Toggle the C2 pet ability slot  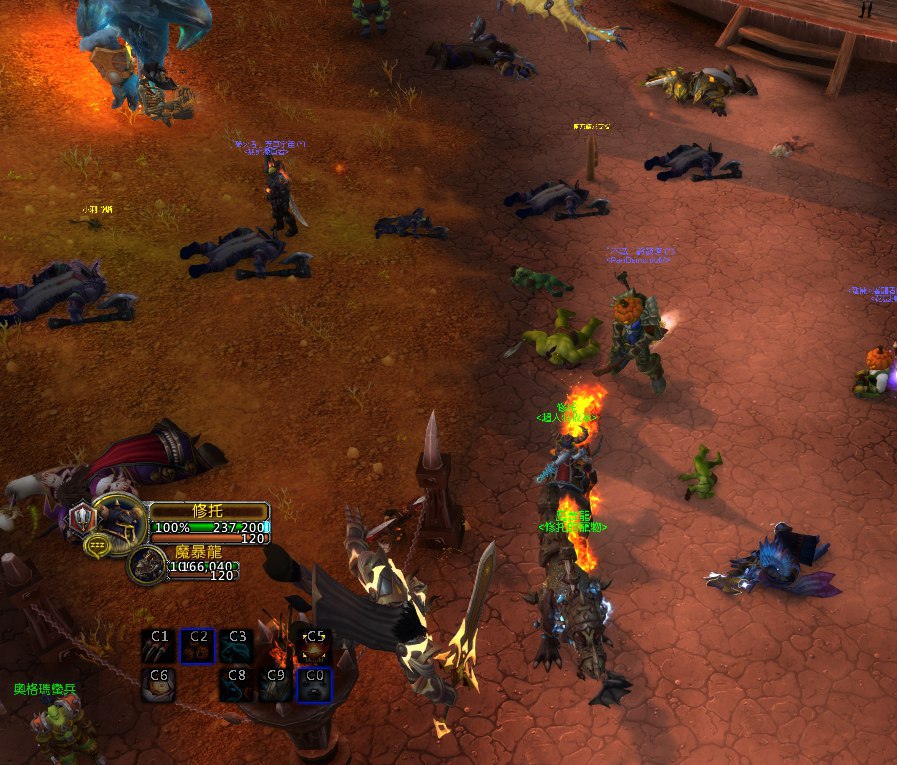pyautogui.click(x=197, y=646)
